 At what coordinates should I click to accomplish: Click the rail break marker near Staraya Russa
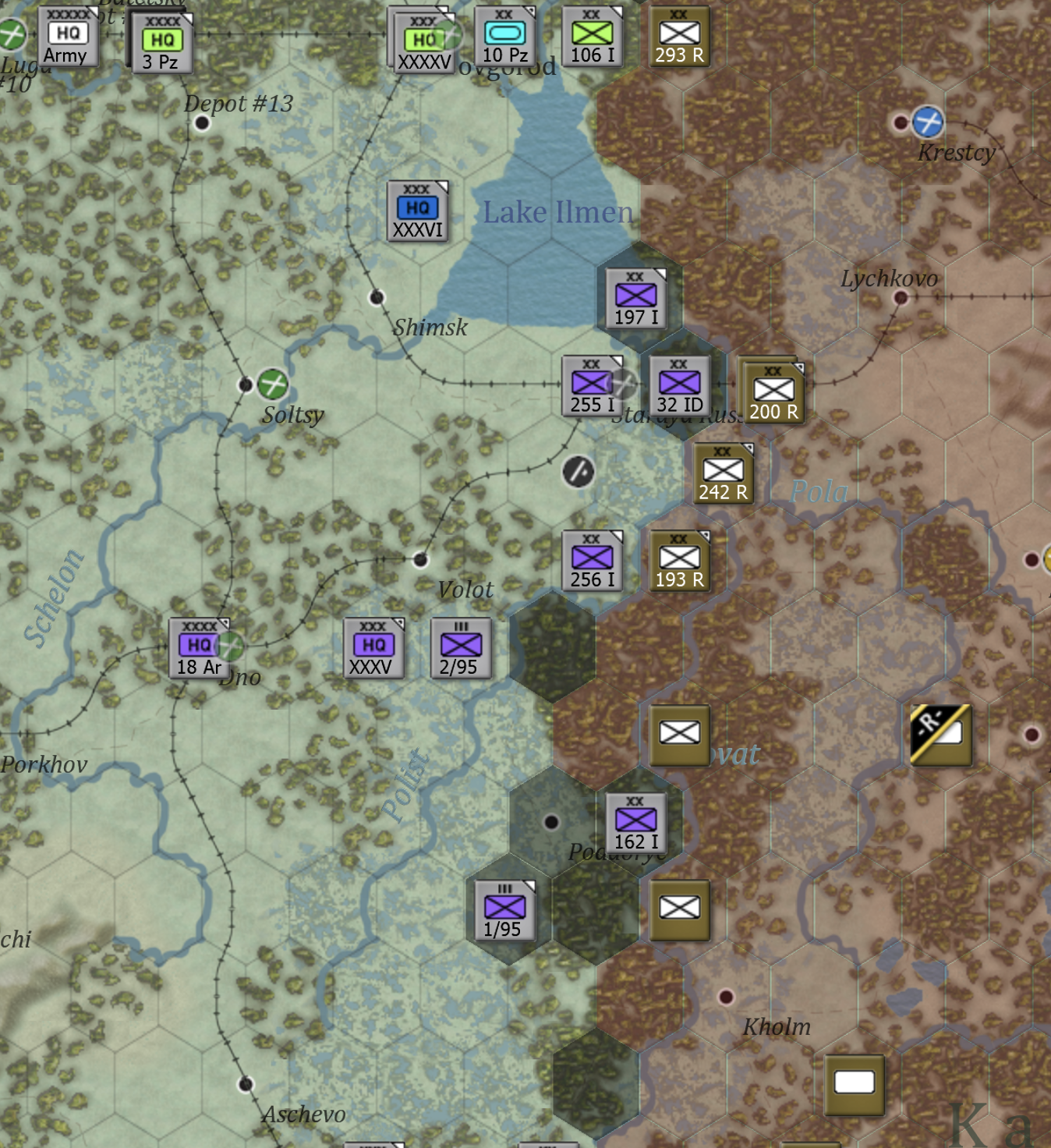[x=577, y=471]
